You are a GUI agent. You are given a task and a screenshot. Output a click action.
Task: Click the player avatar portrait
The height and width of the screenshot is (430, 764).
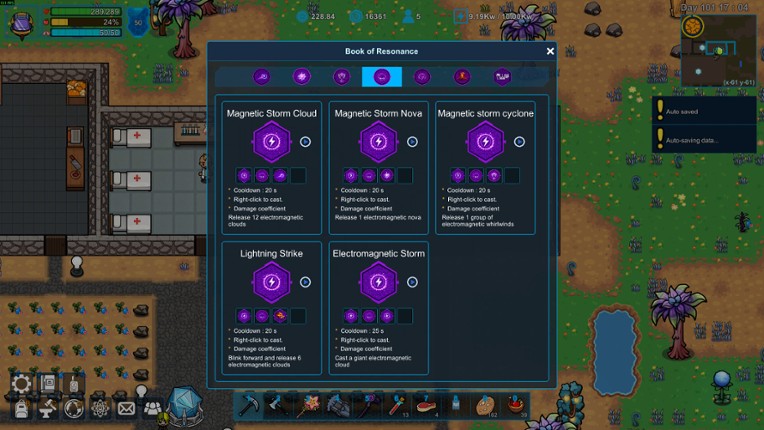click(22, 21)
